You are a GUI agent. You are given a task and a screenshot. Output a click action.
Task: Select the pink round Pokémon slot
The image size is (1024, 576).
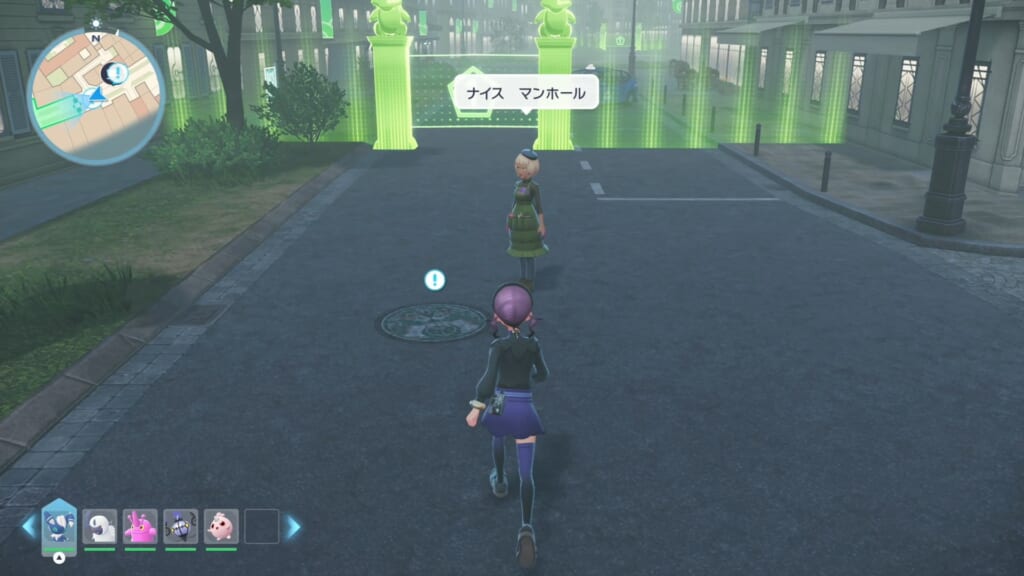pyautogui.click(x=221, y=526)
